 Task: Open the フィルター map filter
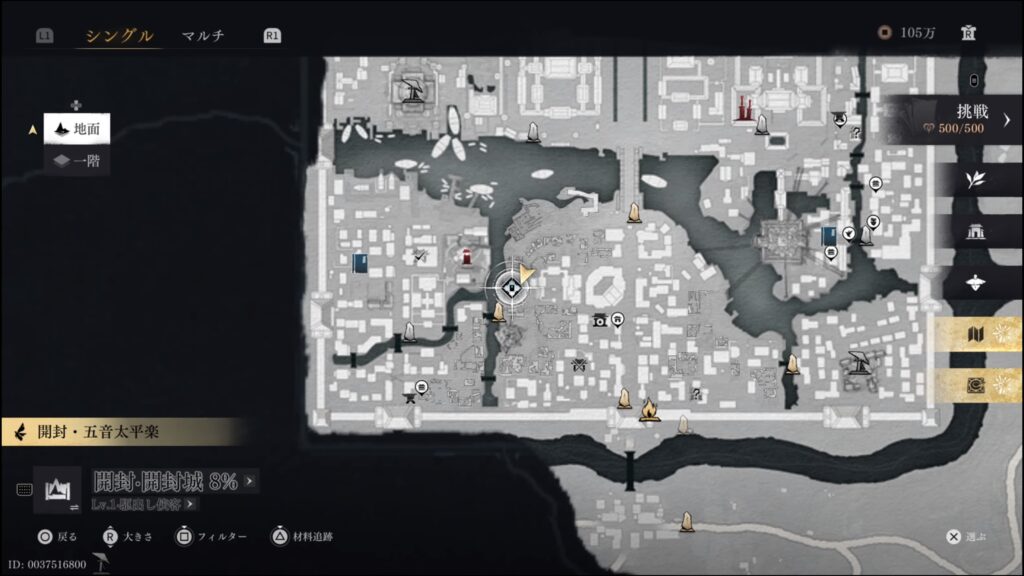click(x=212, y=537)
